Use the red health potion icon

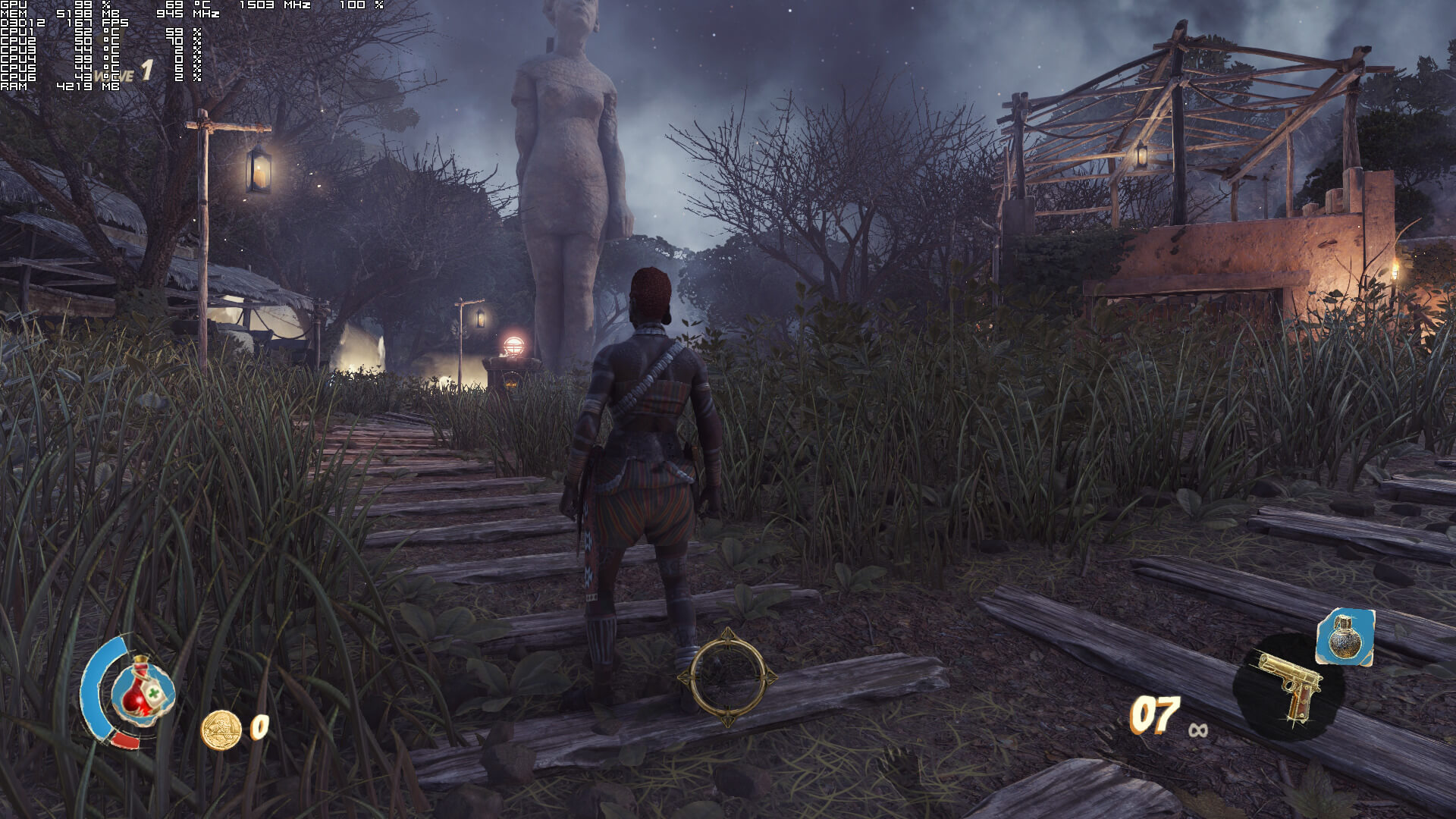pyautogui.click(x=142, y=689)
